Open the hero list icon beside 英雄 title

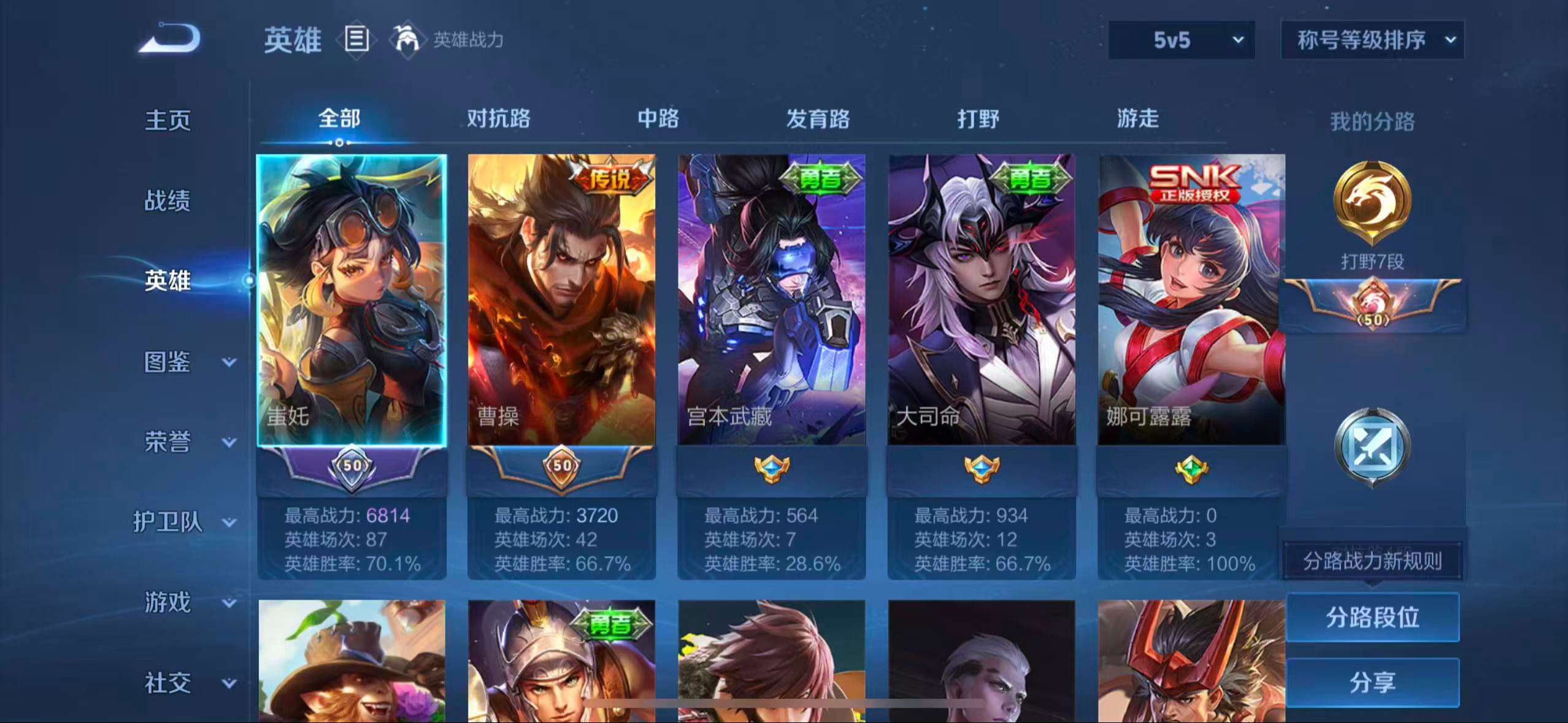tap(356, 40)
